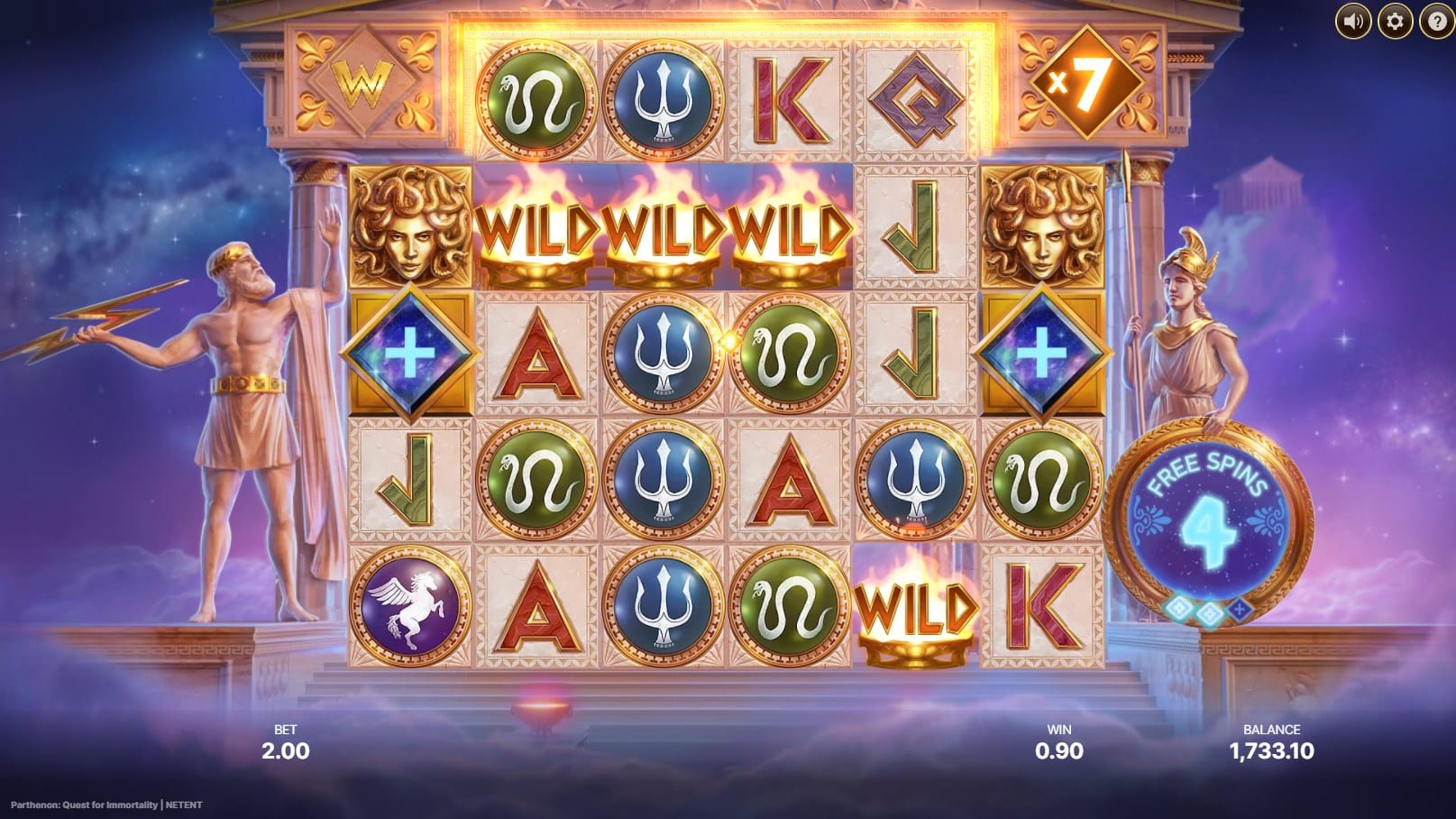Open the gear settings menu
Image resolution: width=1456 pixels, height=819 pixels.
[x=1394, y=21]
